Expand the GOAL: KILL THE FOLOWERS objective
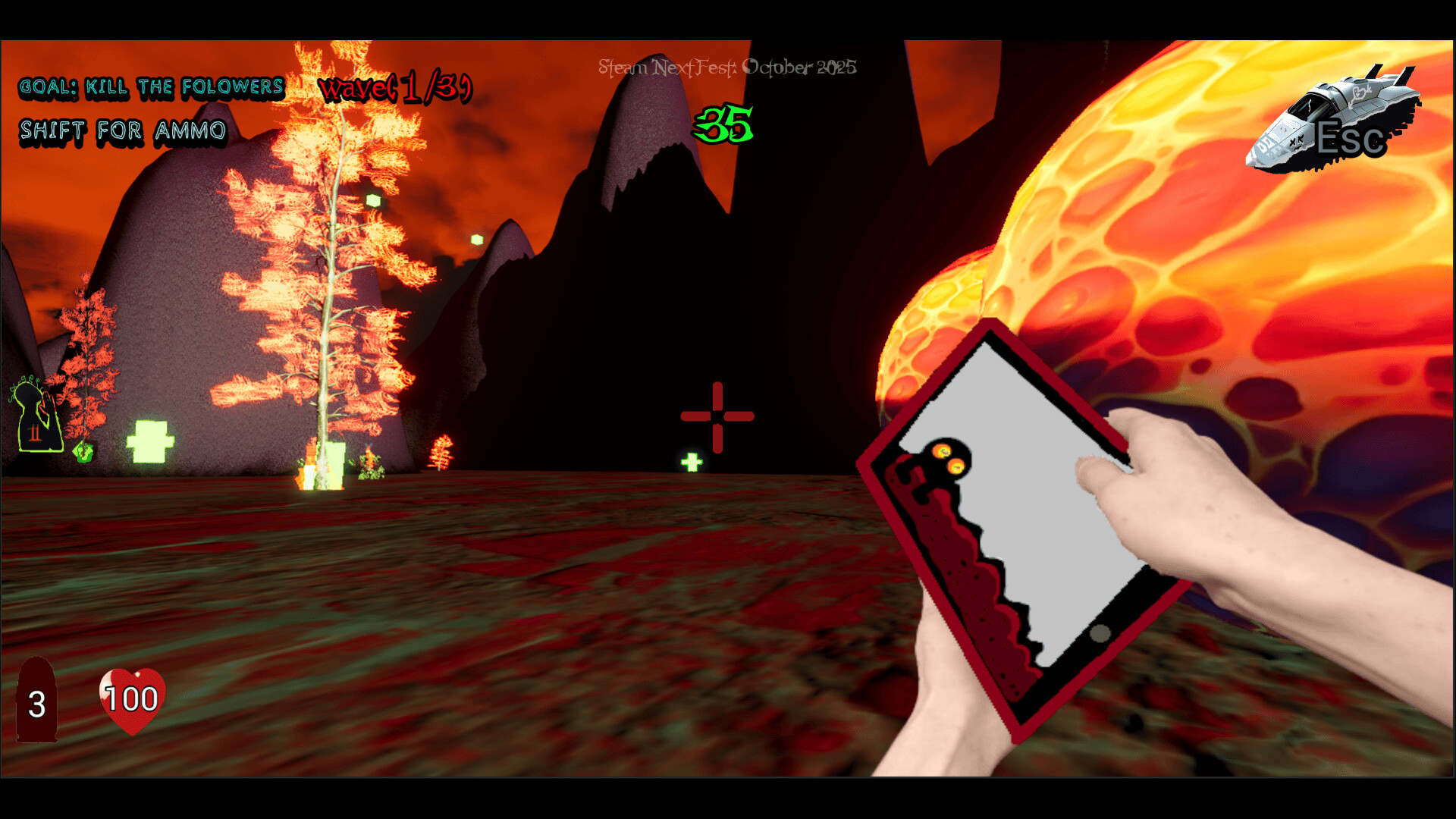 [152, 86]
